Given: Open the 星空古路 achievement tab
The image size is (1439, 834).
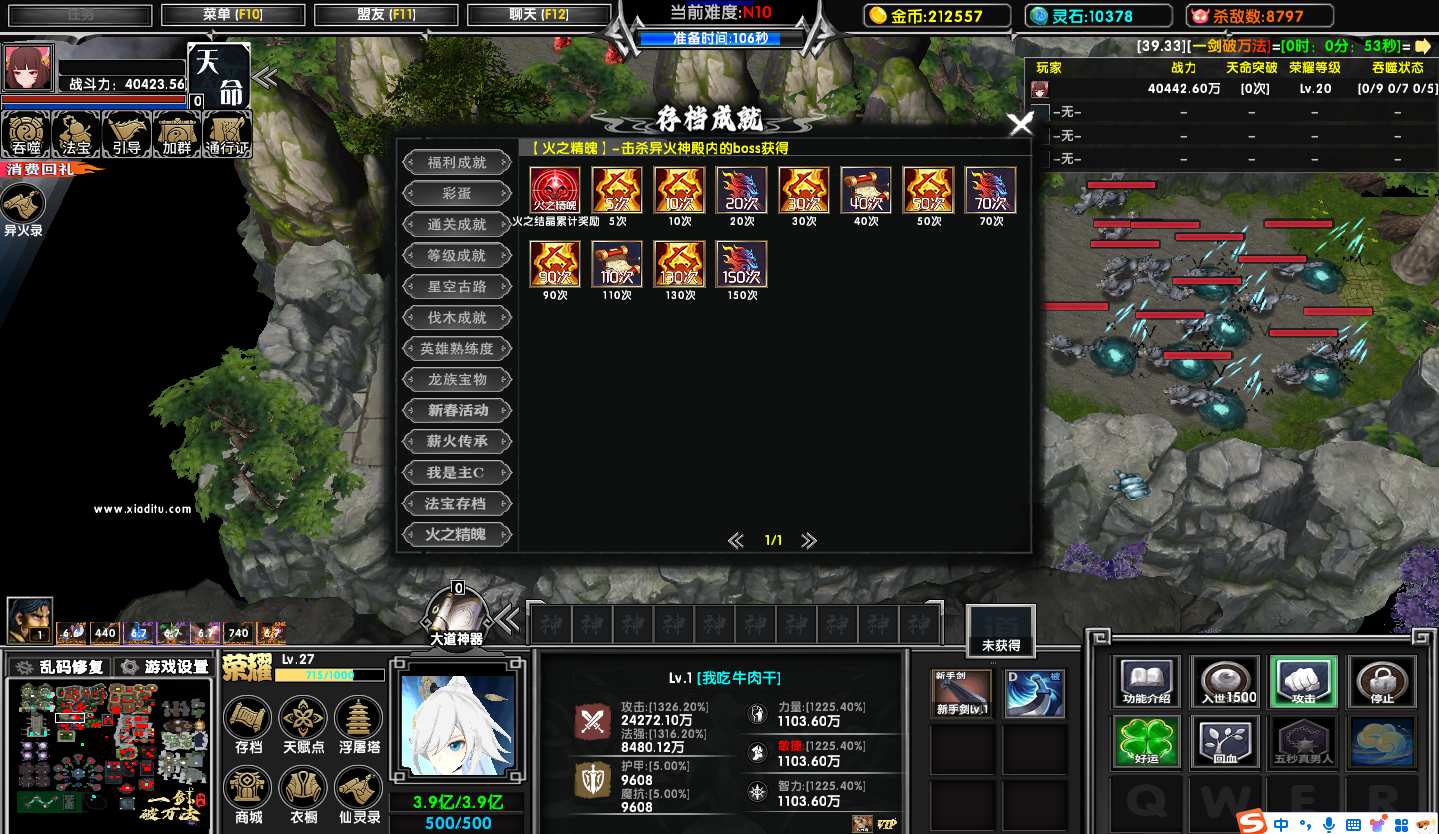Looking at the screenshot, I should (457, 286).
